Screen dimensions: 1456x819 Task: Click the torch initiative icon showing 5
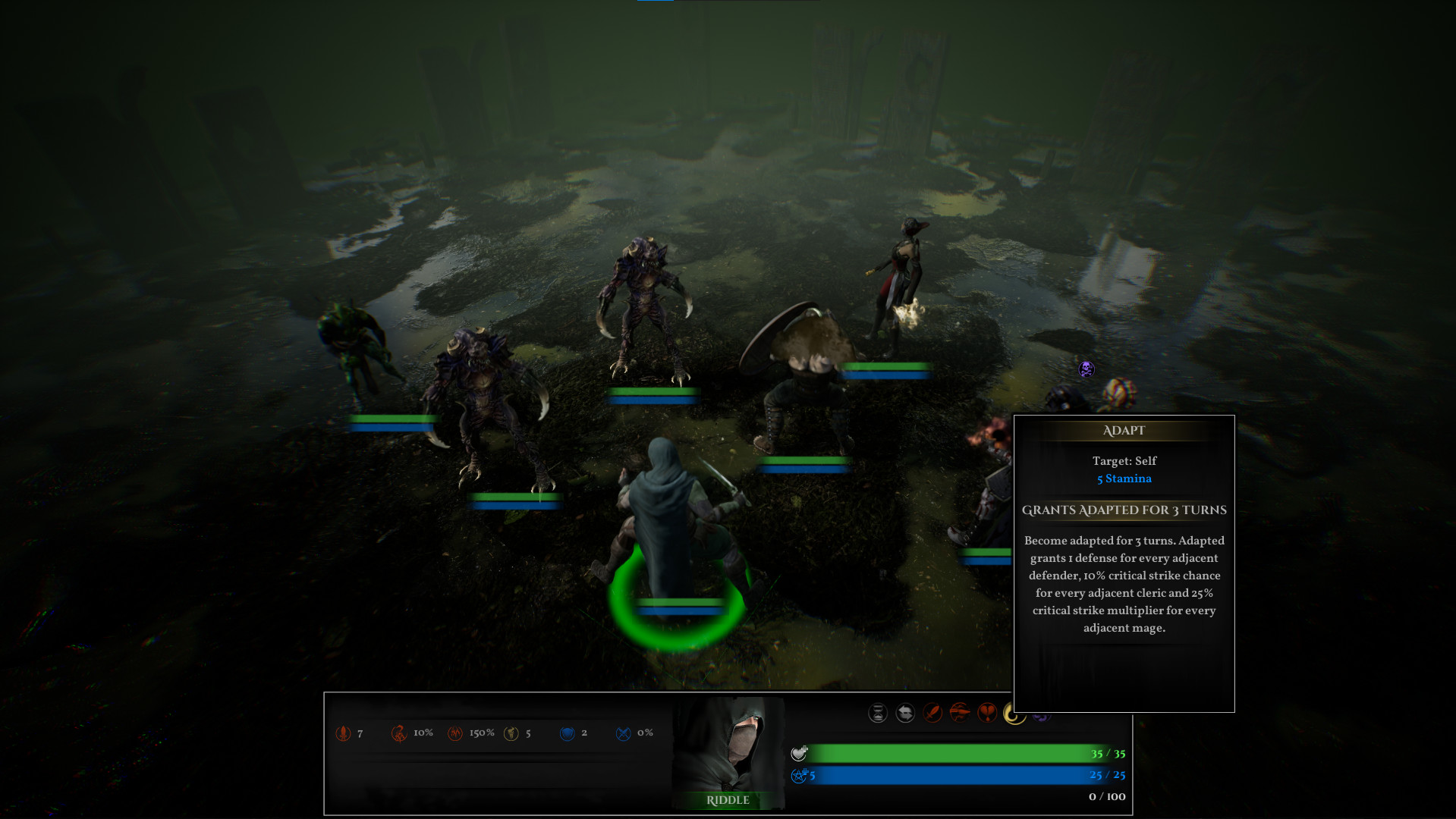point(511,733)
